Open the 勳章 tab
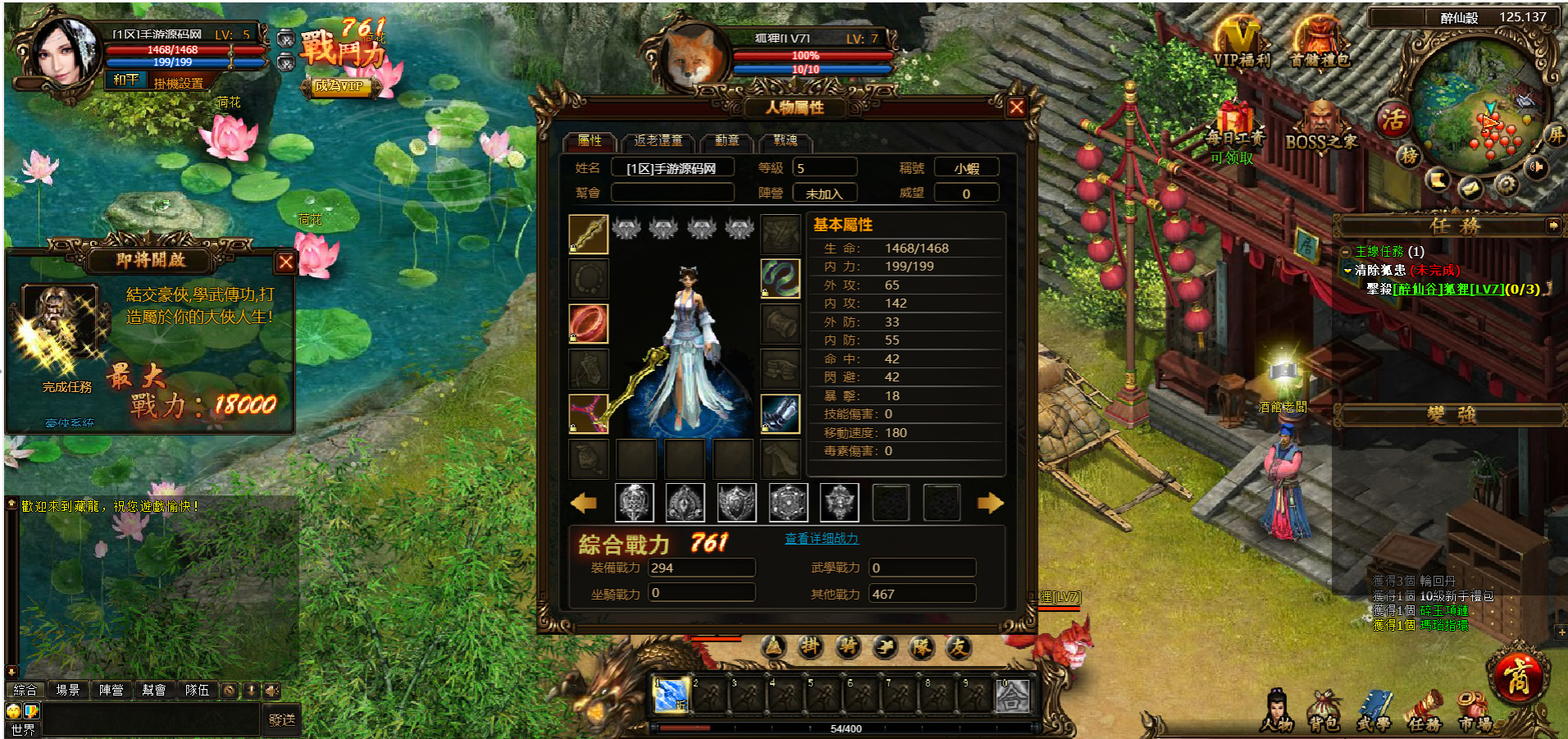The width and height of the screenshot is (1568, 739). pos(726,141)
